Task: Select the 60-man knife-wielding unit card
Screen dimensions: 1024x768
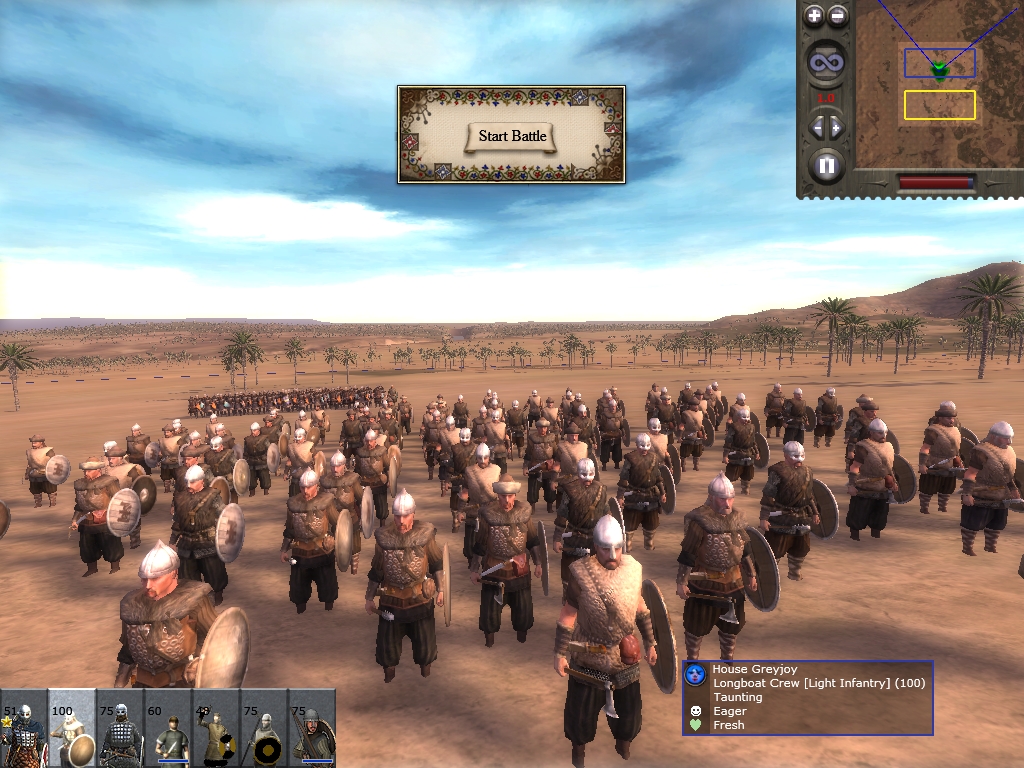Action: (x=168, y=729)
